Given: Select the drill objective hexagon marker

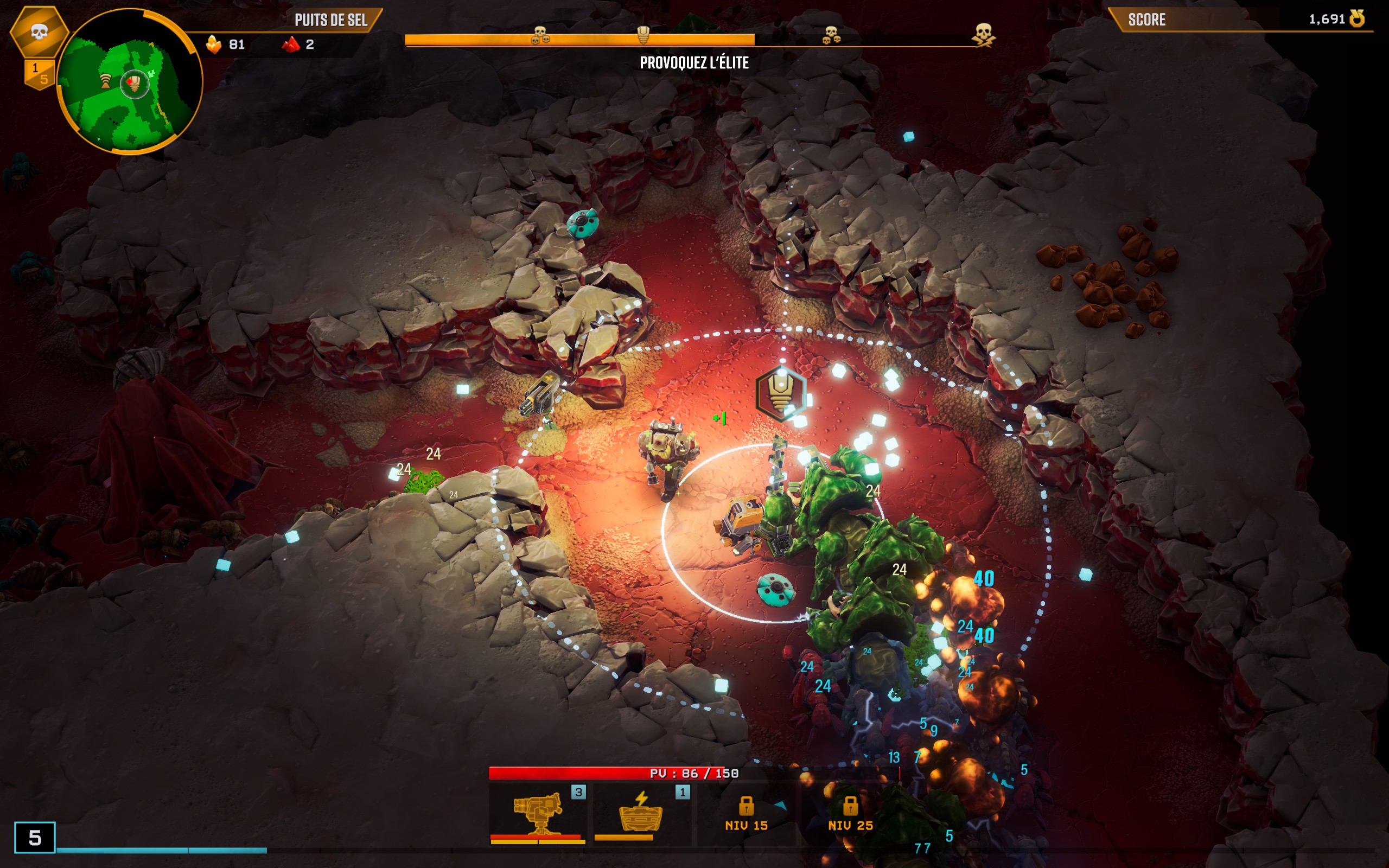Looking at the screenshot, I should 781,393.
